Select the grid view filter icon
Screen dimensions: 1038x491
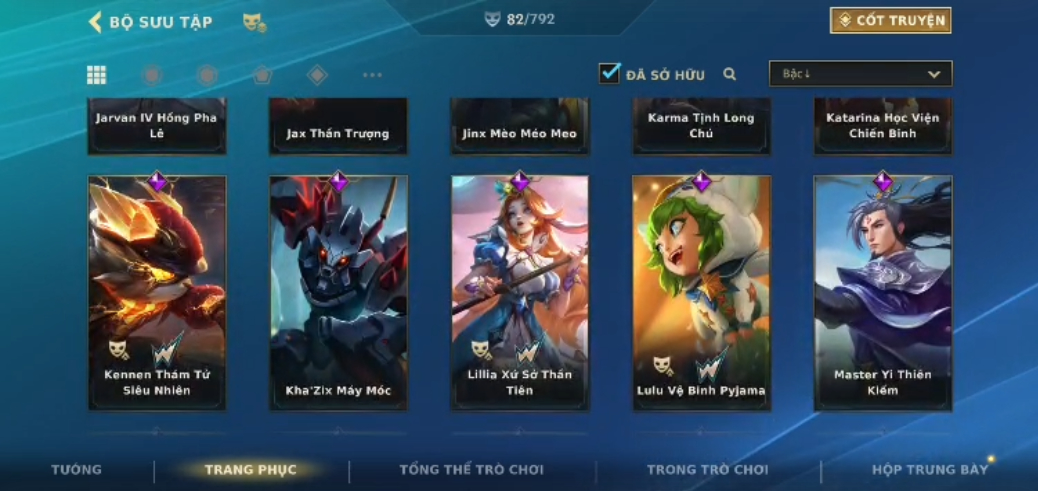tap(97, 75)
